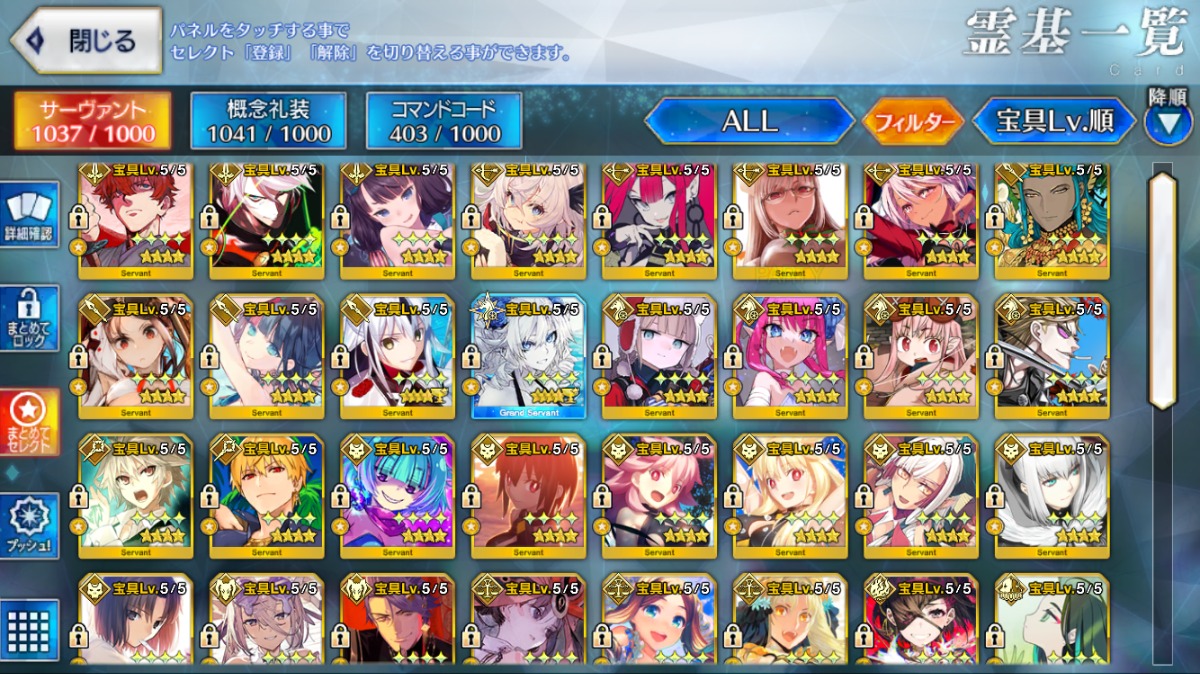Activate まとめてロック bulk lock mode
The image size is (1200, 674).
pyautogui.click(x=31, y=318)
